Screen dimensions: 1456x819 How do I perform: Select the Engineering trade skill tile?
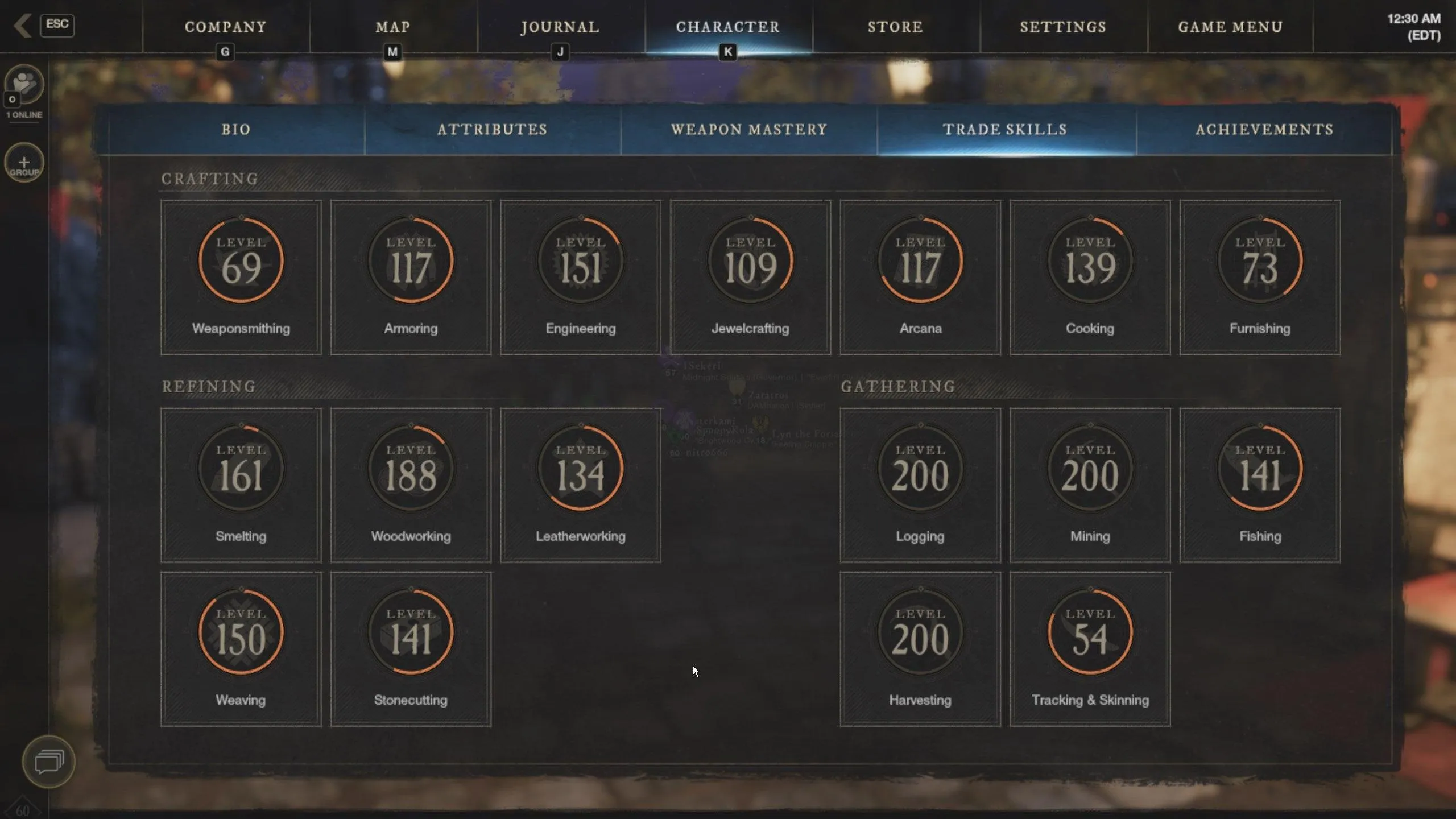[581, 278]
